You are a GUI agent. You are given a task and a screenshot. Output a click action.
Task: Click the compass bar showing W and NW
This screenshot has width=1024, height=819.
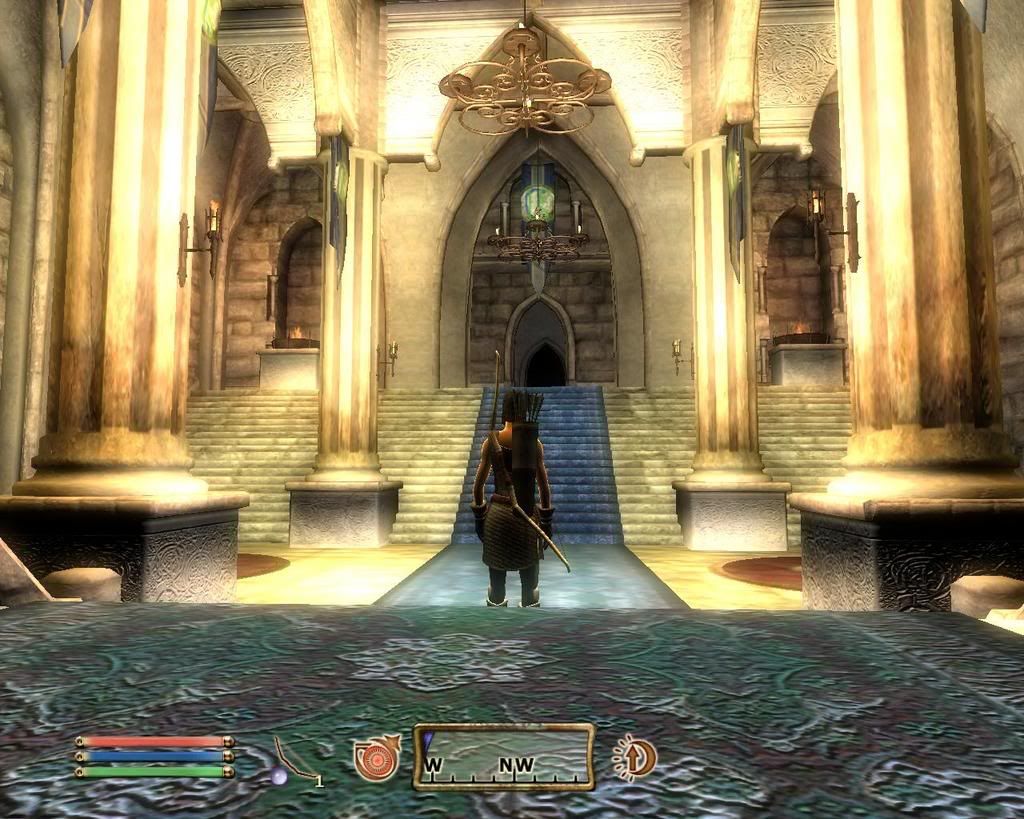coord(504,757)
